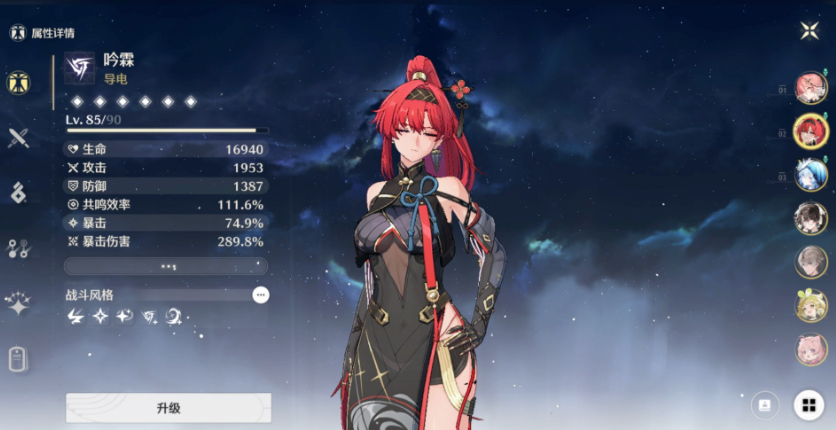The width and height of the screenshot is (836, 430).
Task: Pick the yellow-green haired character portrait
Action: [810, 306]
